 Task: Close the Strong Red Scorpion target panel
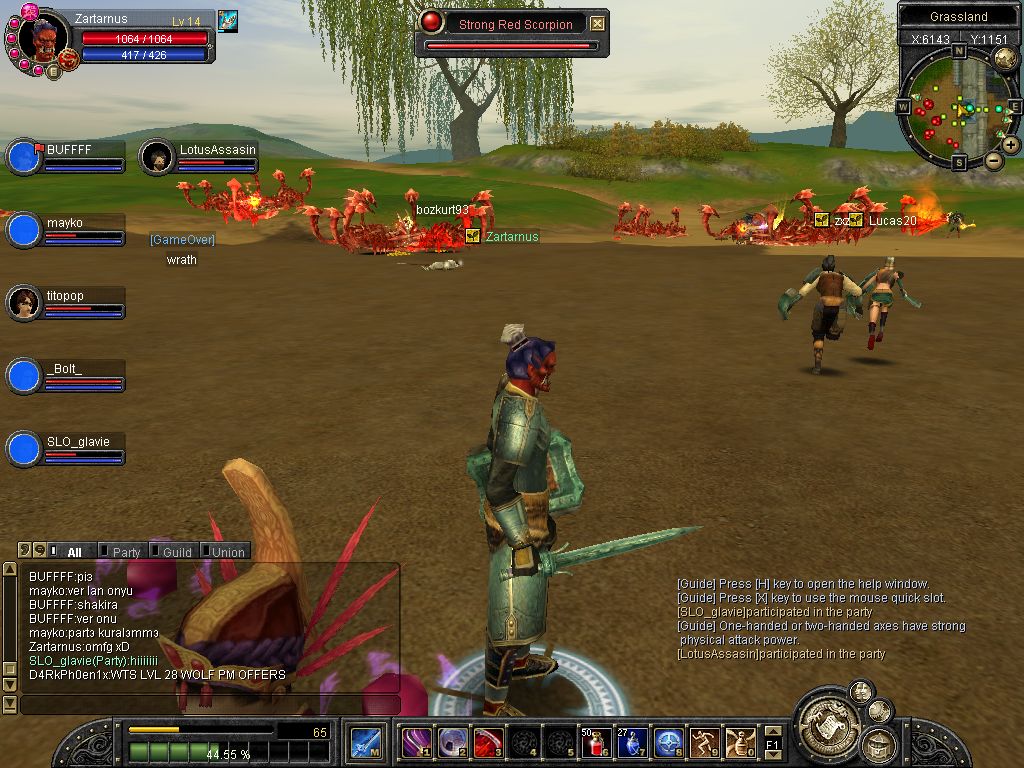(x=597, y=24)
